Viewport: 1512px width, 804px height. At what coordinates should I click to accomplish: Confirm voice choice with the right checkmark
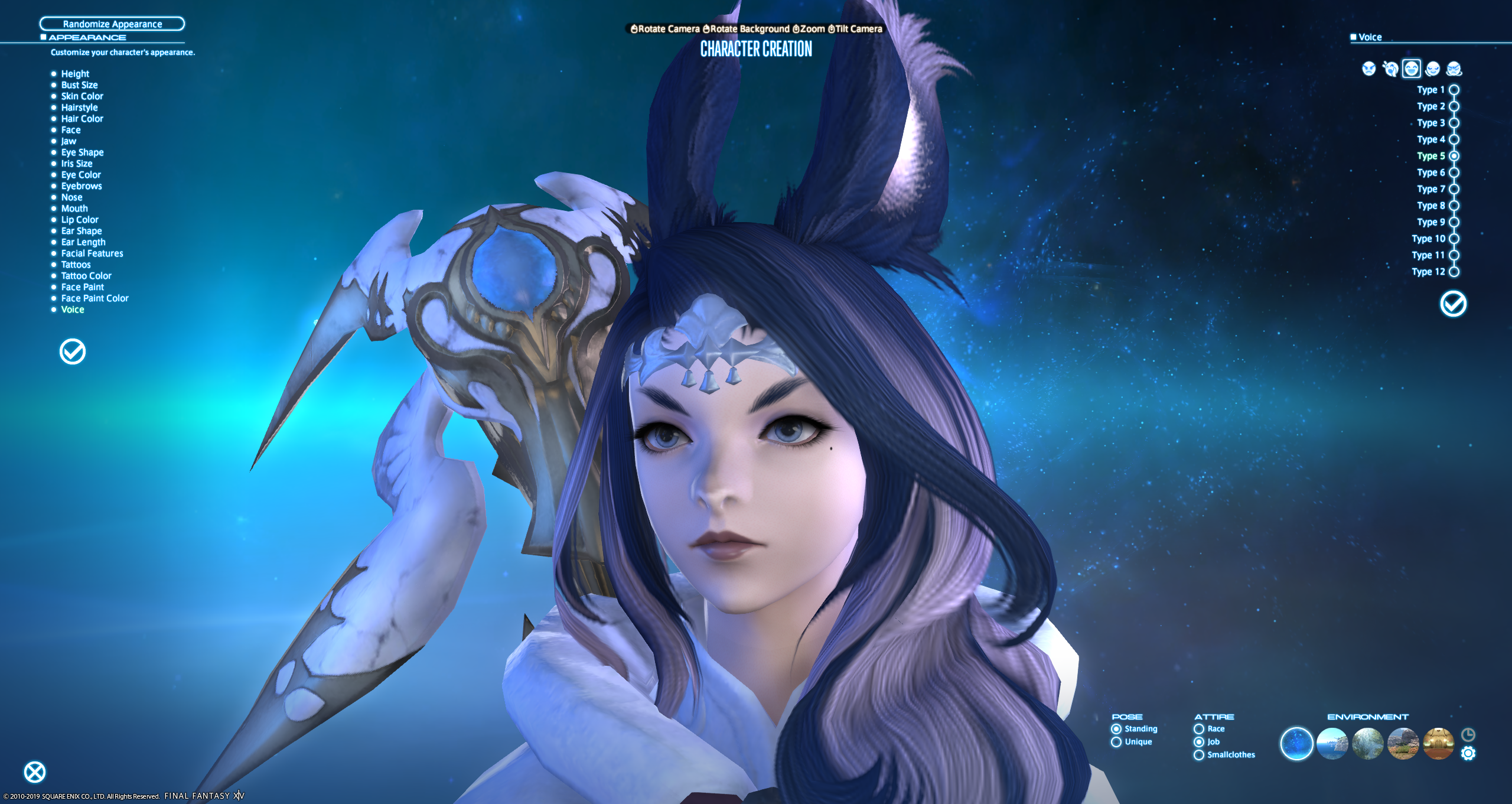click(1453, 304)
